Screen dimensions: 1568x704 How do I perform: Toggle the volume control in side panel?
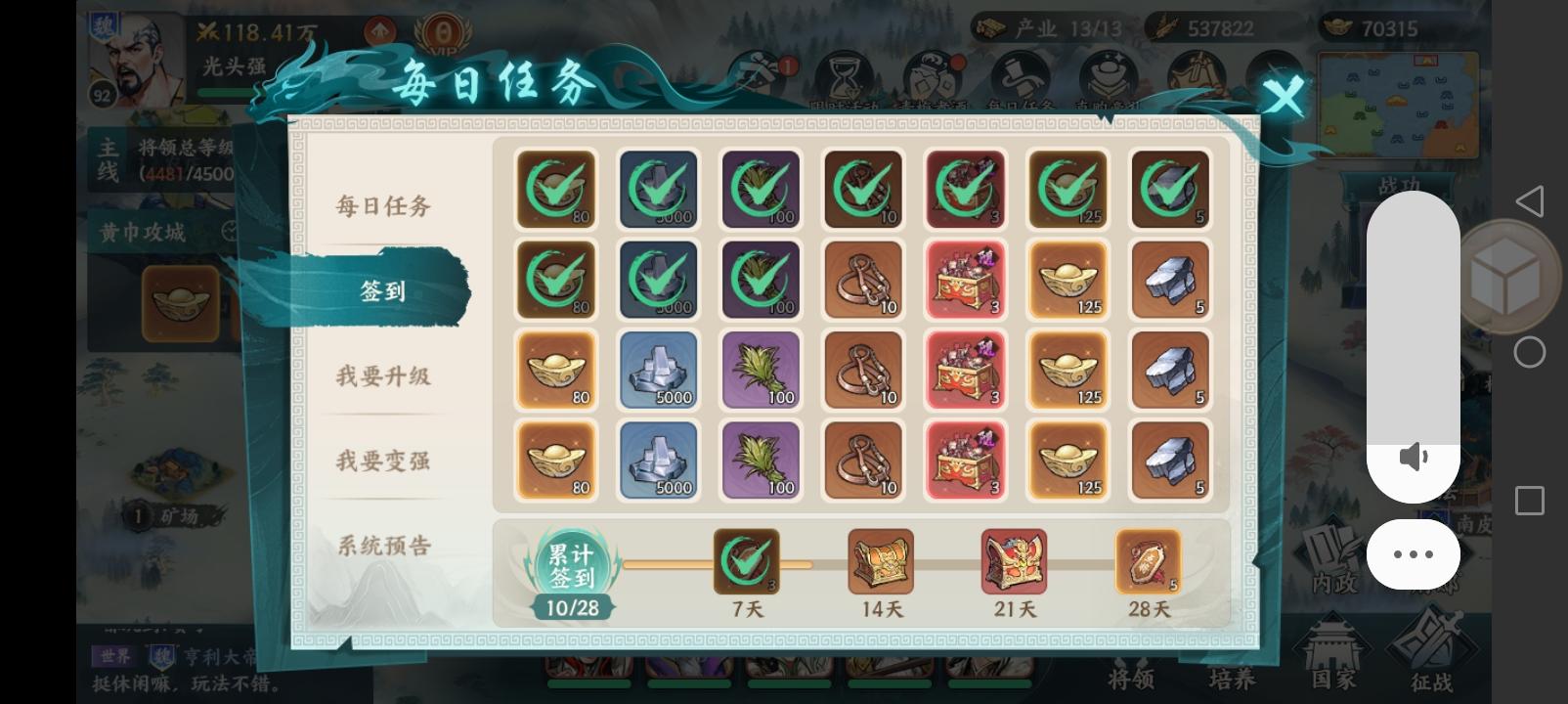click(x=1414, y=456)
